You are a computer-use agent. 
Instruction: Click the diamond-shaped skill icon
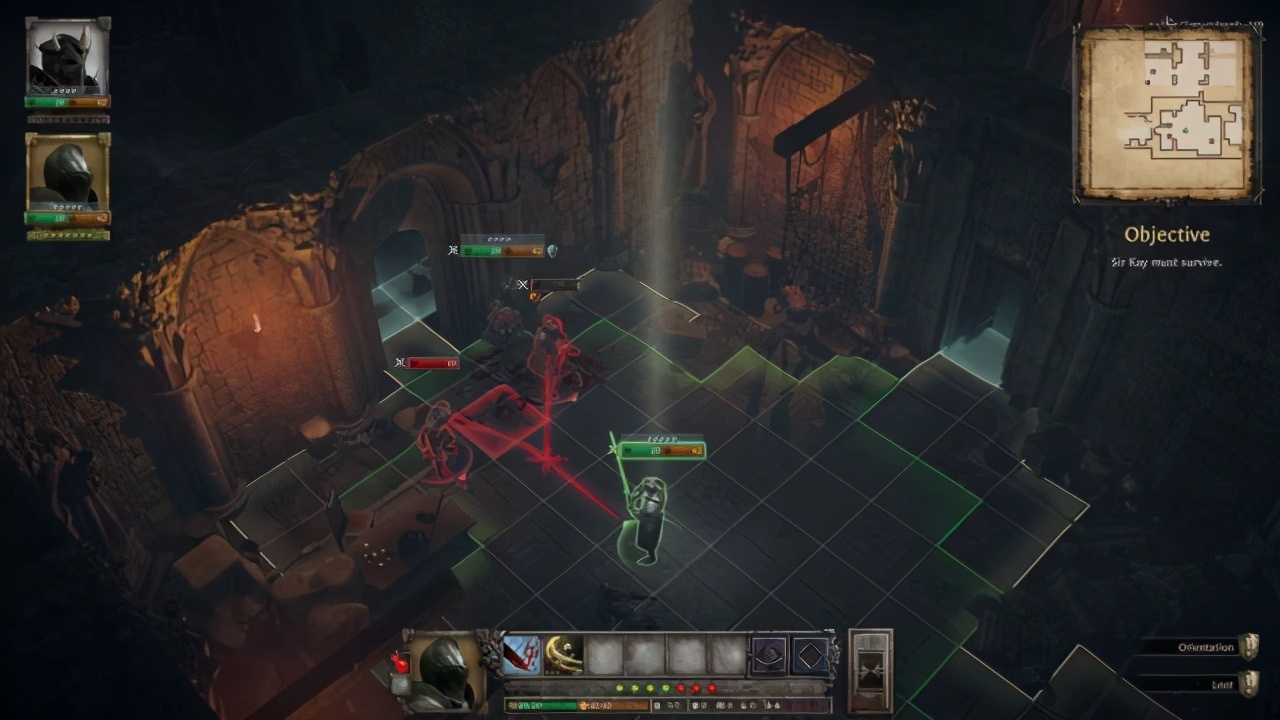click(810, 656)
